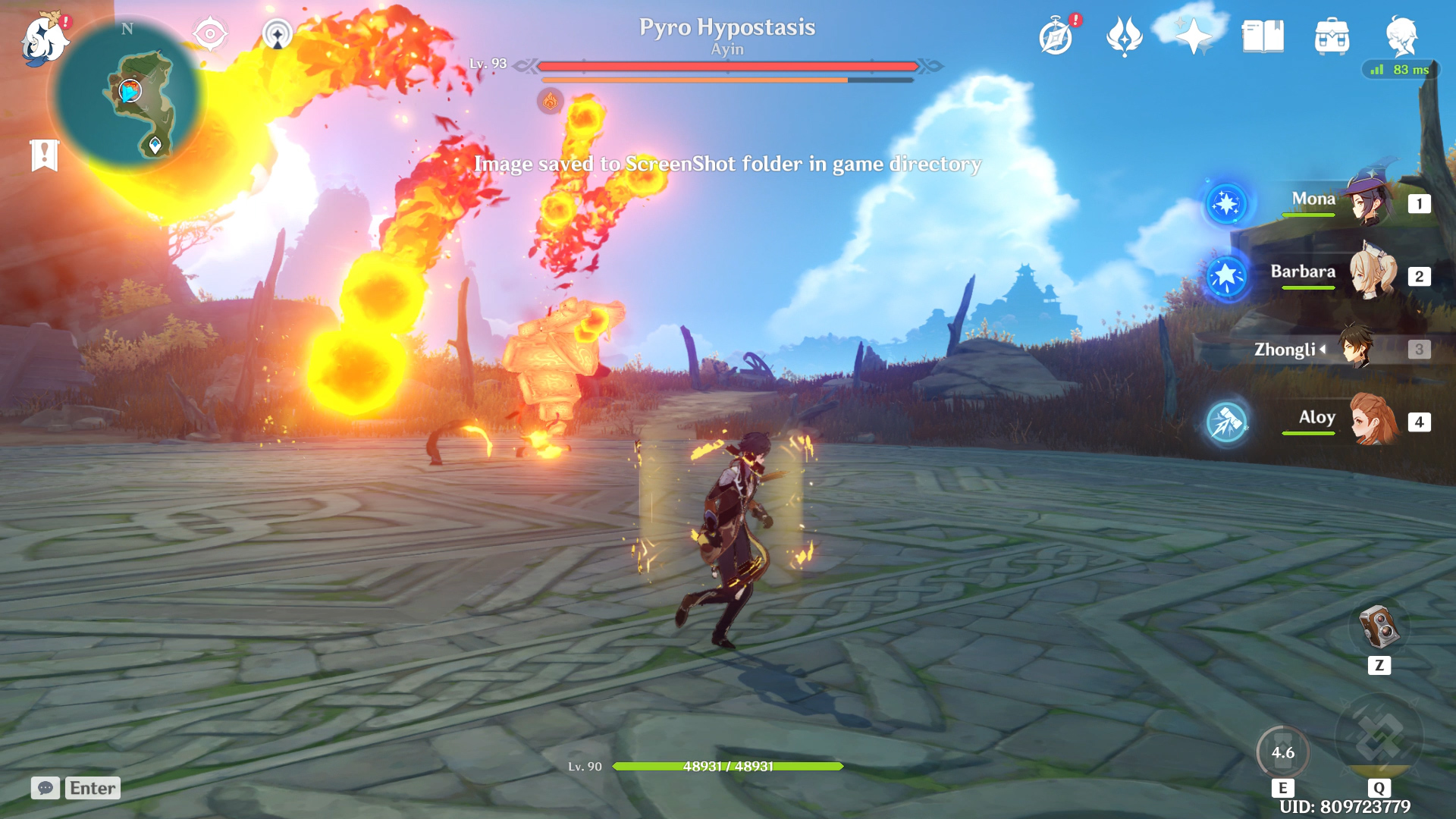Open the Battle Pass wings icon
Viewport: 1456px width, 819px height.
(1125, 36)
